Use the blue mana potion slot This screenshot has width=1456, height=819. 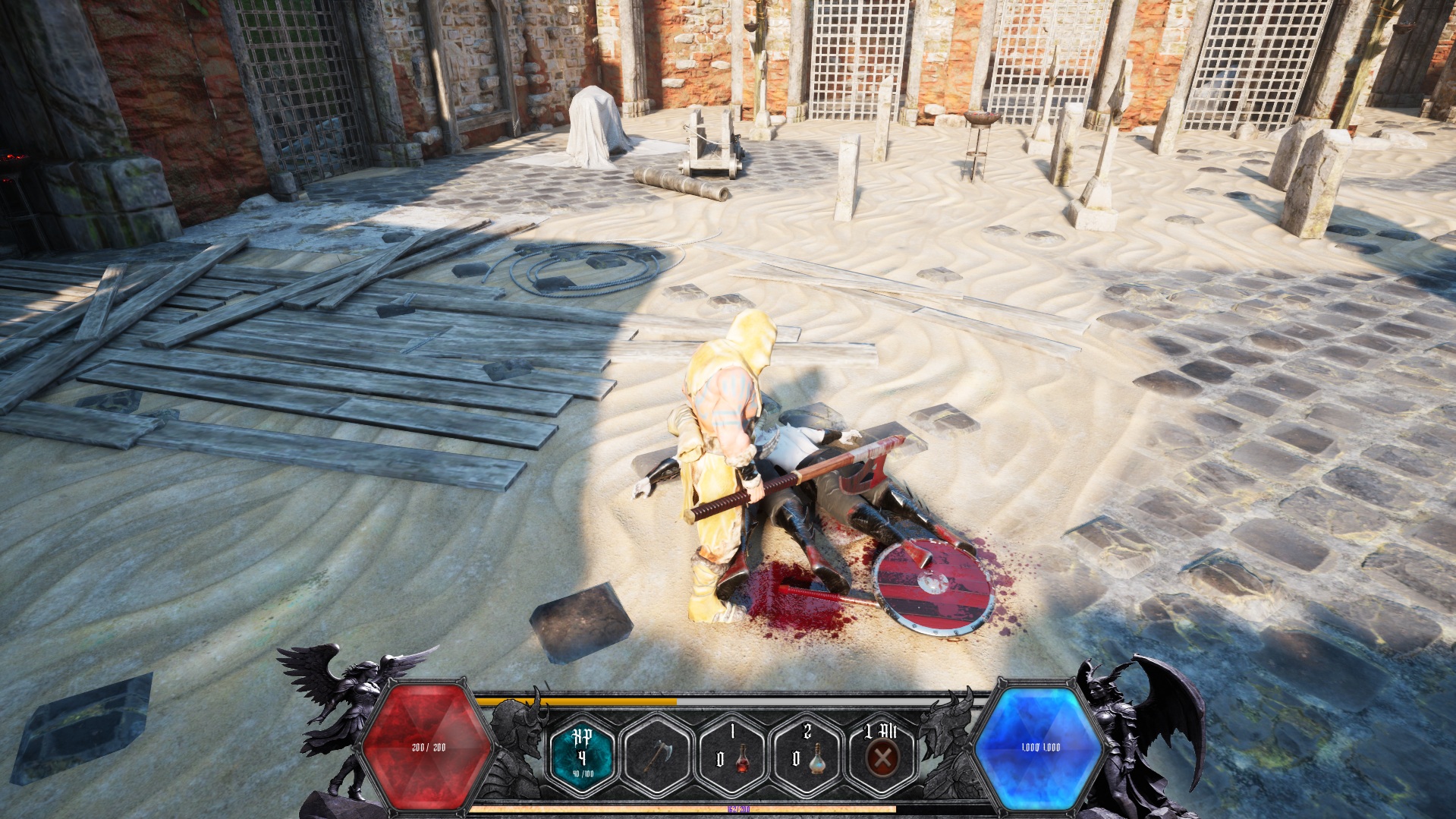807,755
